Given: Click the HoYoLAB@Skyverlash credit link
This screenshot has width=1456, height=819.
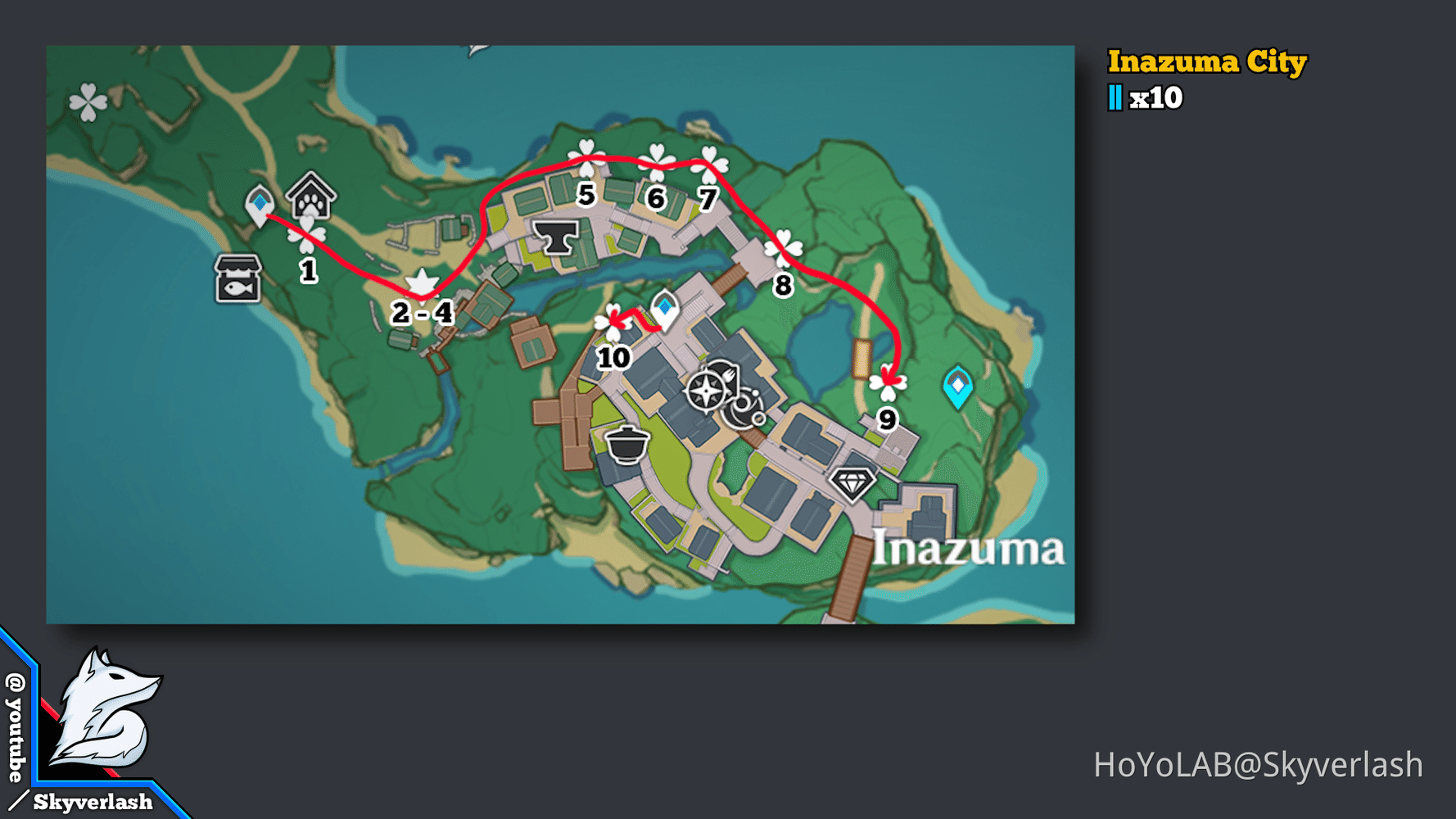Looking at the screenshot, I should click(x=1254, y=762).
